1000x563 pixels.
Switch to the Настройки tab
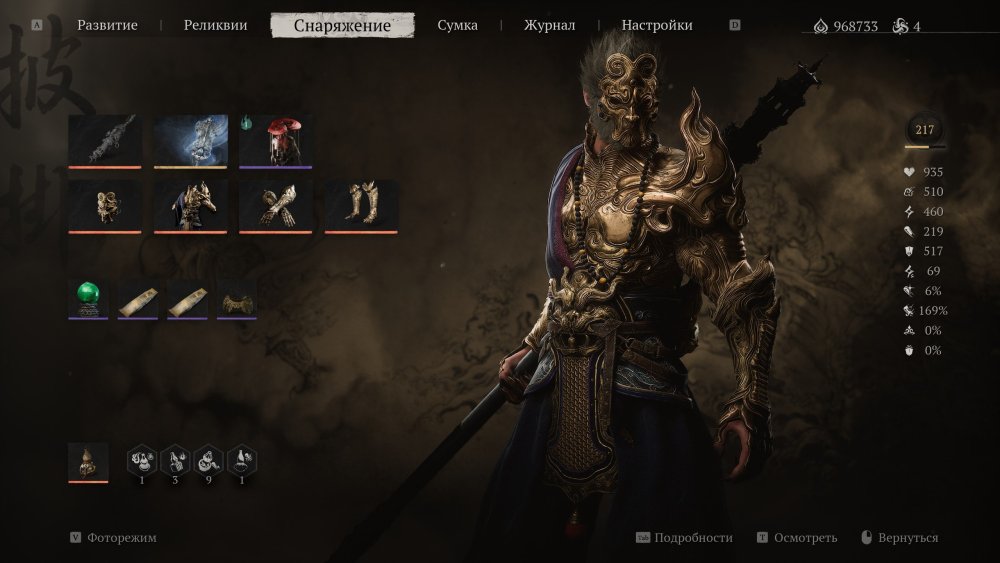coord(656,25)
